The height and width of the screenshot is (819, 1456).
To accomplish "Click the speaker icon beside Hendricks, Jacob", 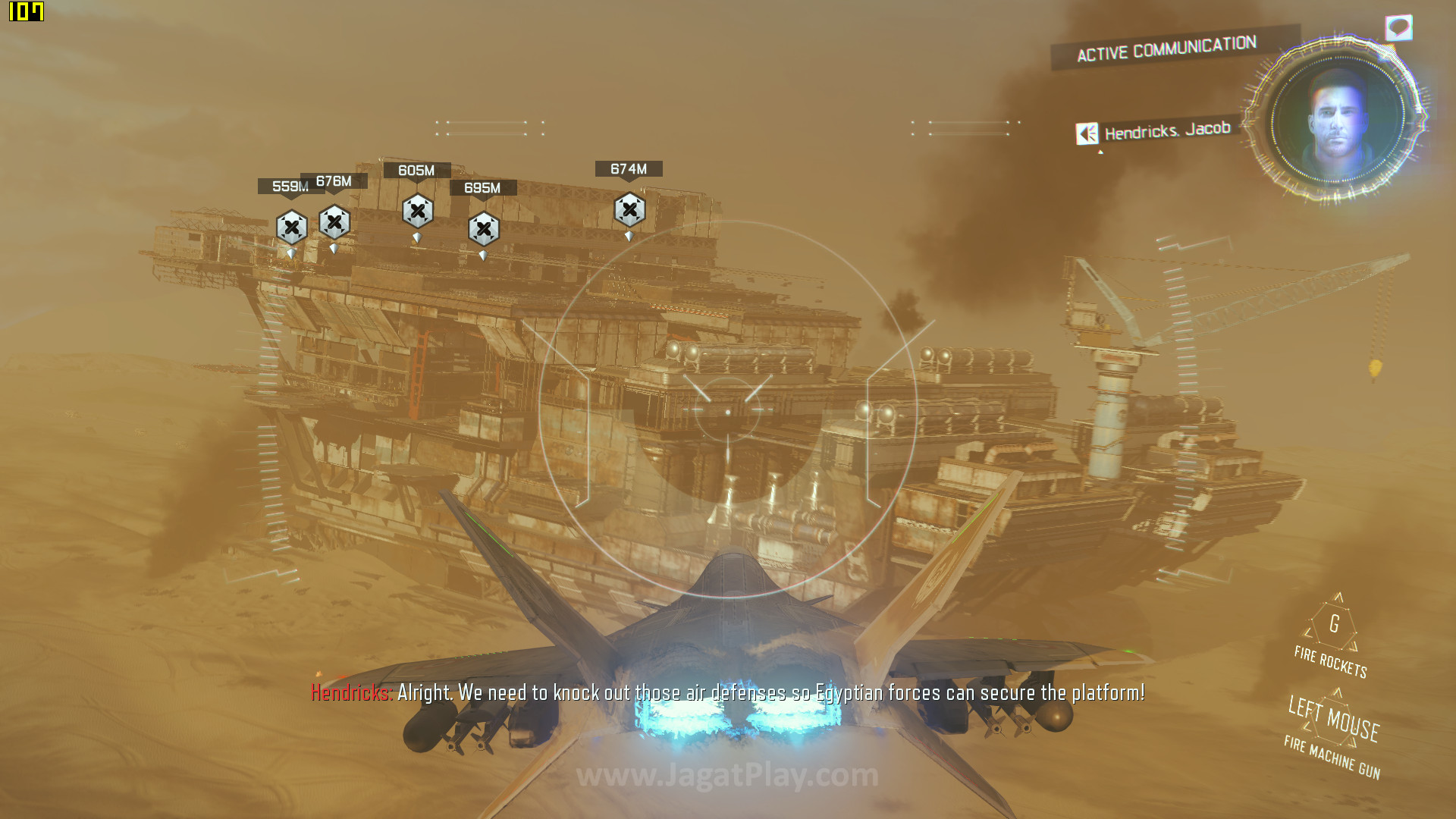I will [1087, 134].
